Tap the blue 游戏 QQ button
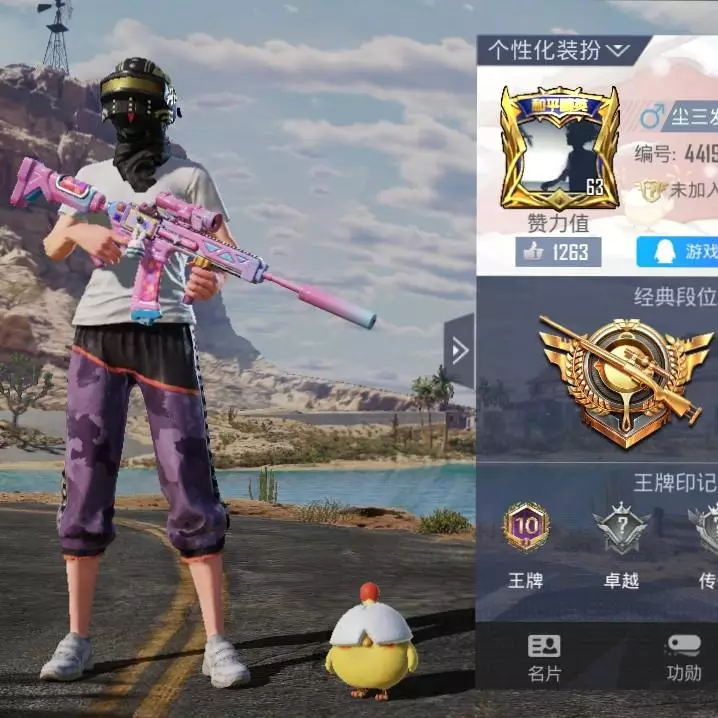The width and height of the screenshot is (718, 718). [680, 252]
